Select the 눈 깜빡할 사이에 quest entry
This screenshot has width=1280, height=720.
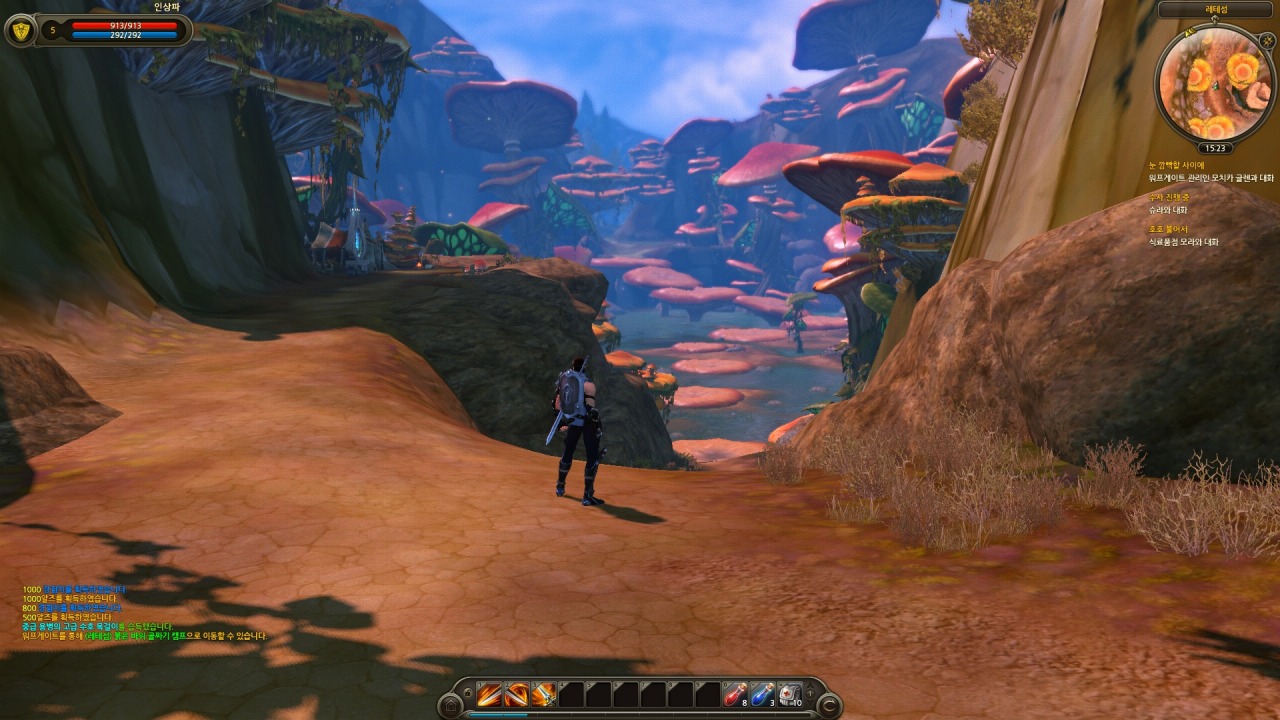(1177, 165)
